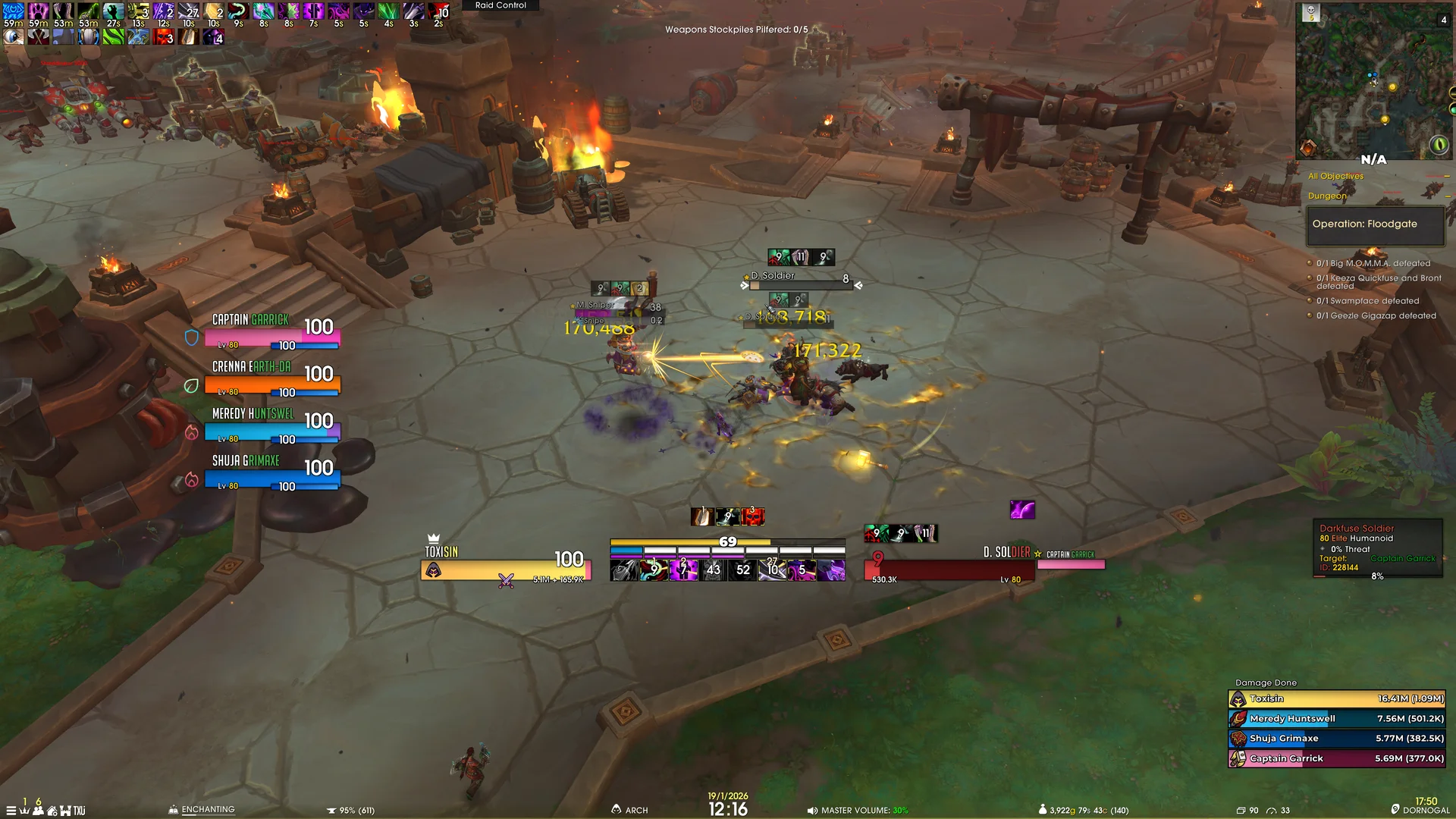Click the green eye tracking button on minimap
This screenshot has width=1456, height=819.
1438,145
